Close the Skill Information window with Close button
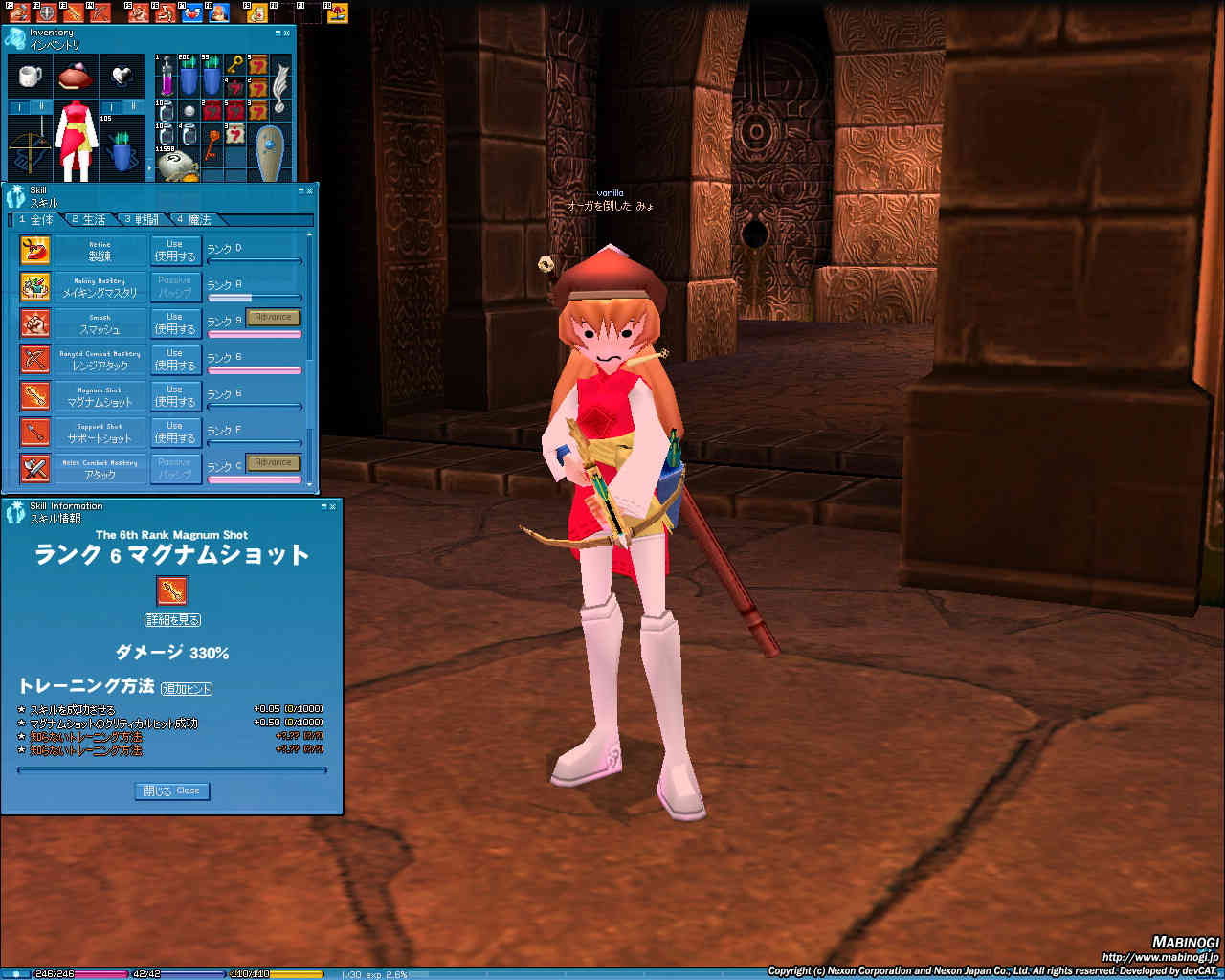The height and width of the screenshot is (980, 1225). tap(172, 791)
